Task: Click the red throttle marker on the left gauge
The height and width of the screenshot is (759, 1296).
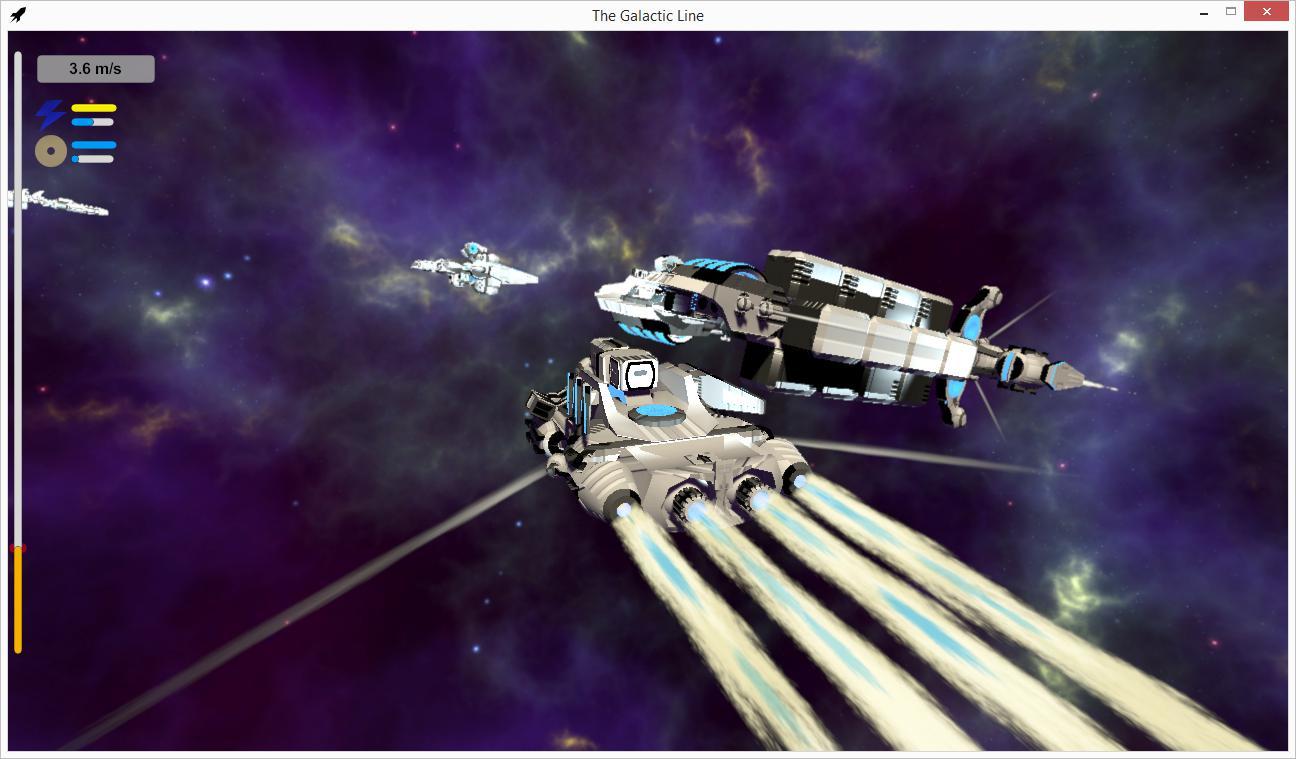Action: (16, 549)
